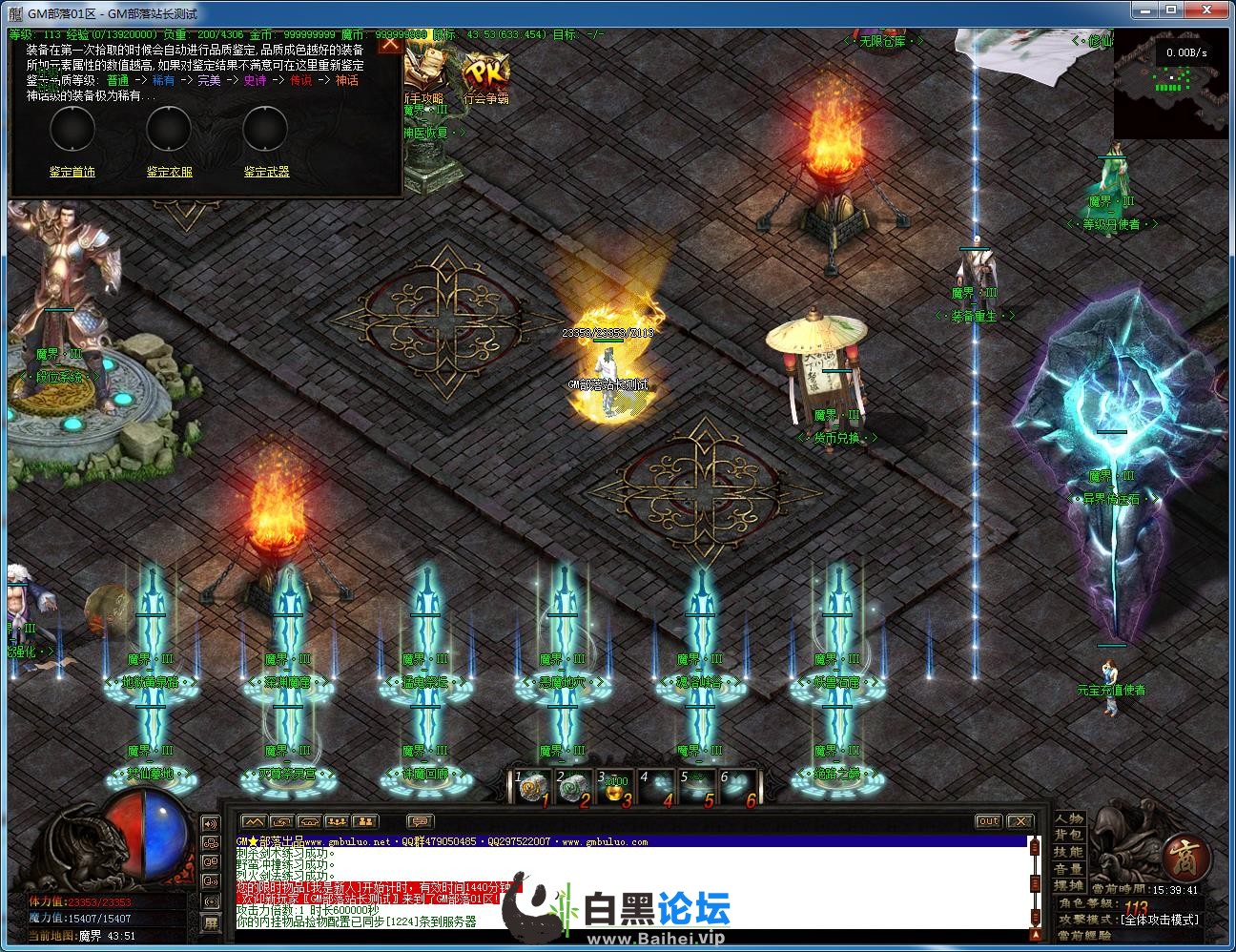Open the 背包 backpack
This screenshot has width=1236, height=952.
[1069, 836]
